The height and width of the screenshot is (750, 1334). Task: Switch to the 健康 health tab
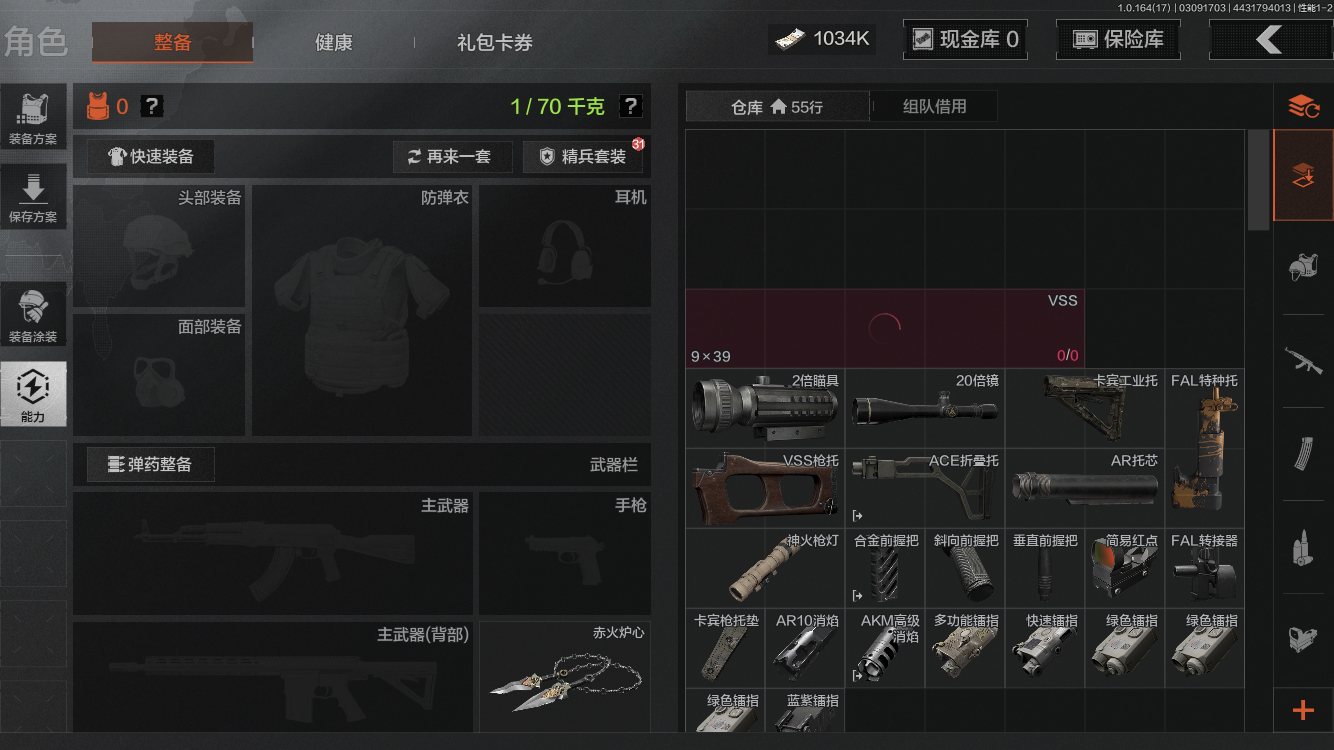coord(333,43)
